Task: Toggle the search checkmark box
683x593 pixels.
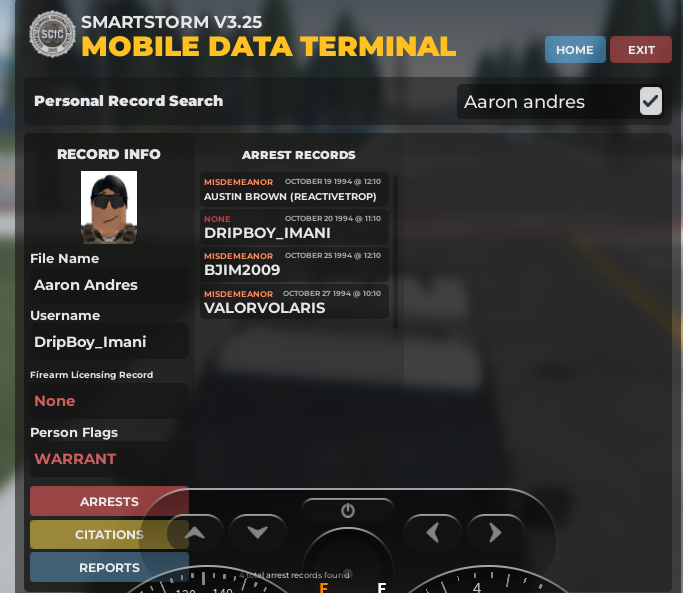Action: pos(651,101)
